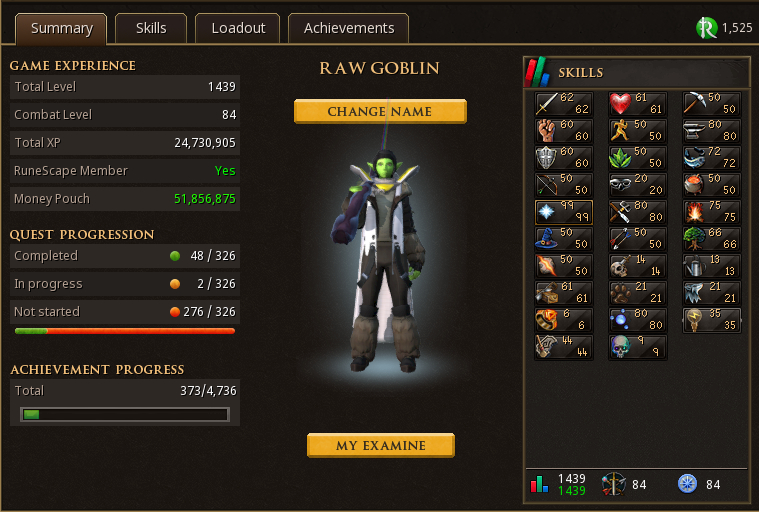
Task: Click the RuneCoins balance icon
Action: (x=707, y=28)
